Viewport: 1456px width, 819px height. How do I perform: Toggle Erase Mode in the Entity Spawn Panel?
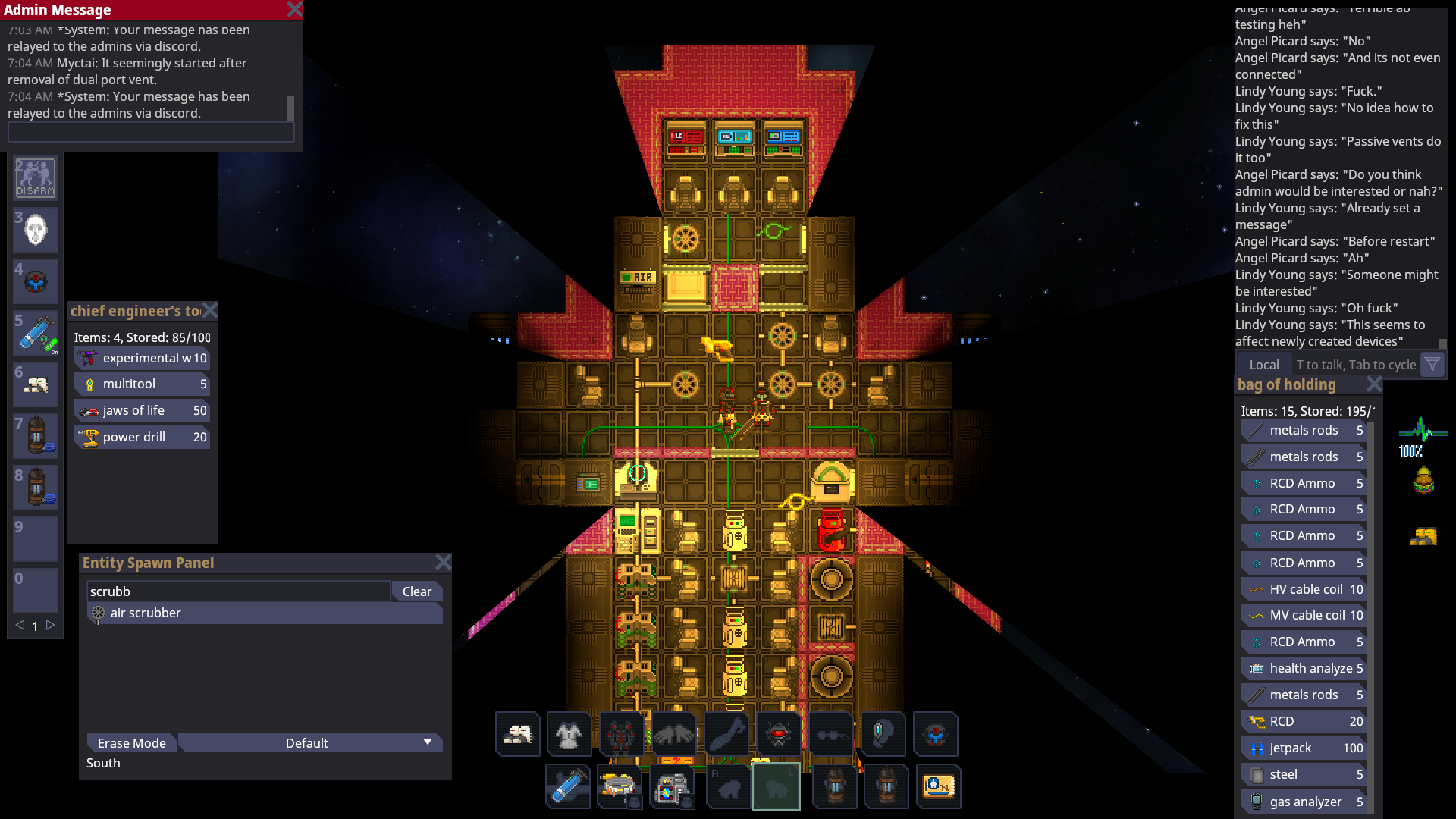[130, 743]
